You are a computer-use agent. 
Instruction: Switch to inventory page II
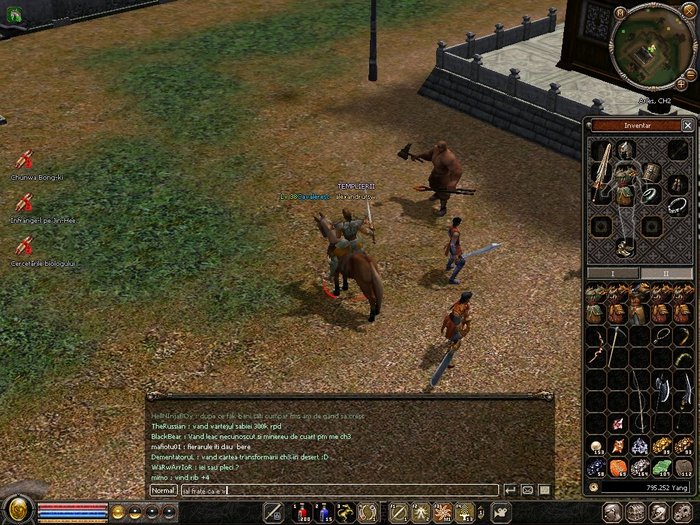666,273
